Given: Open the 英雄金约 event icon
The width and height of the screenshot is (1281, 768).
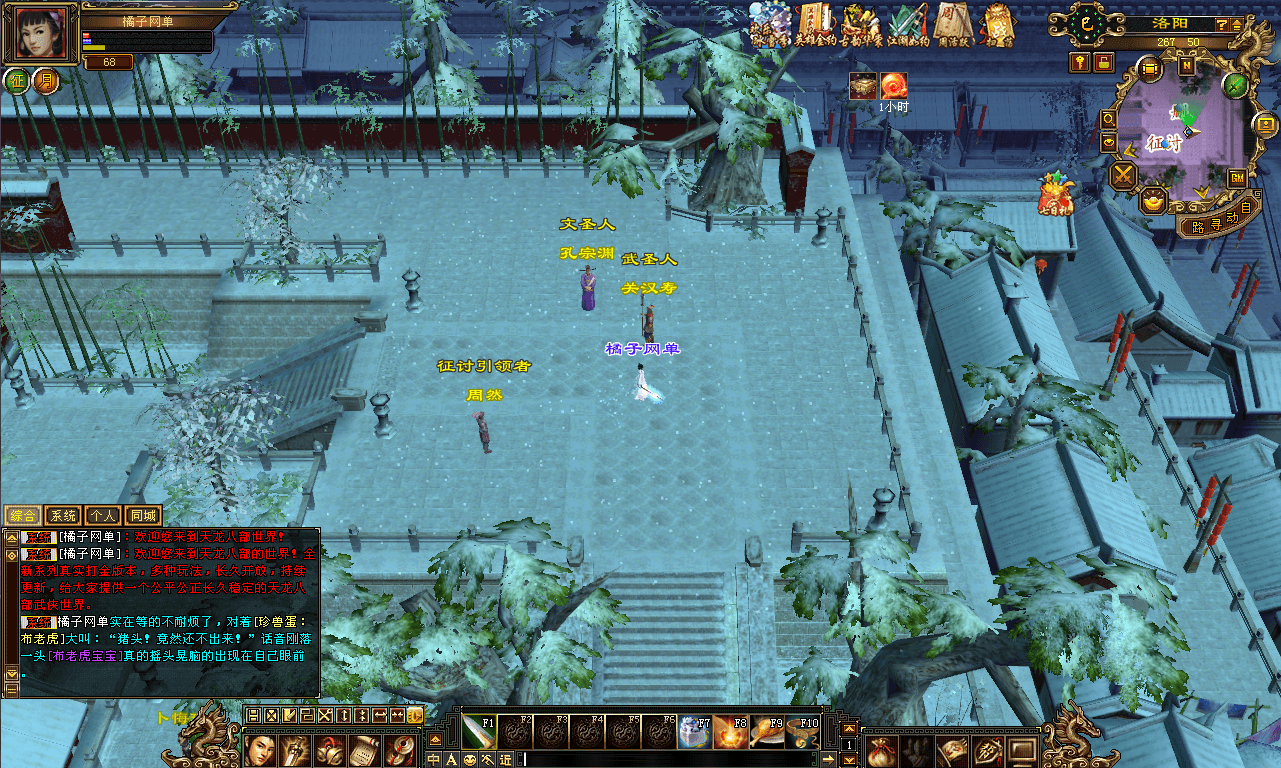Looking at the screenshot, I should pyautogui.click(x=815, y=25).
